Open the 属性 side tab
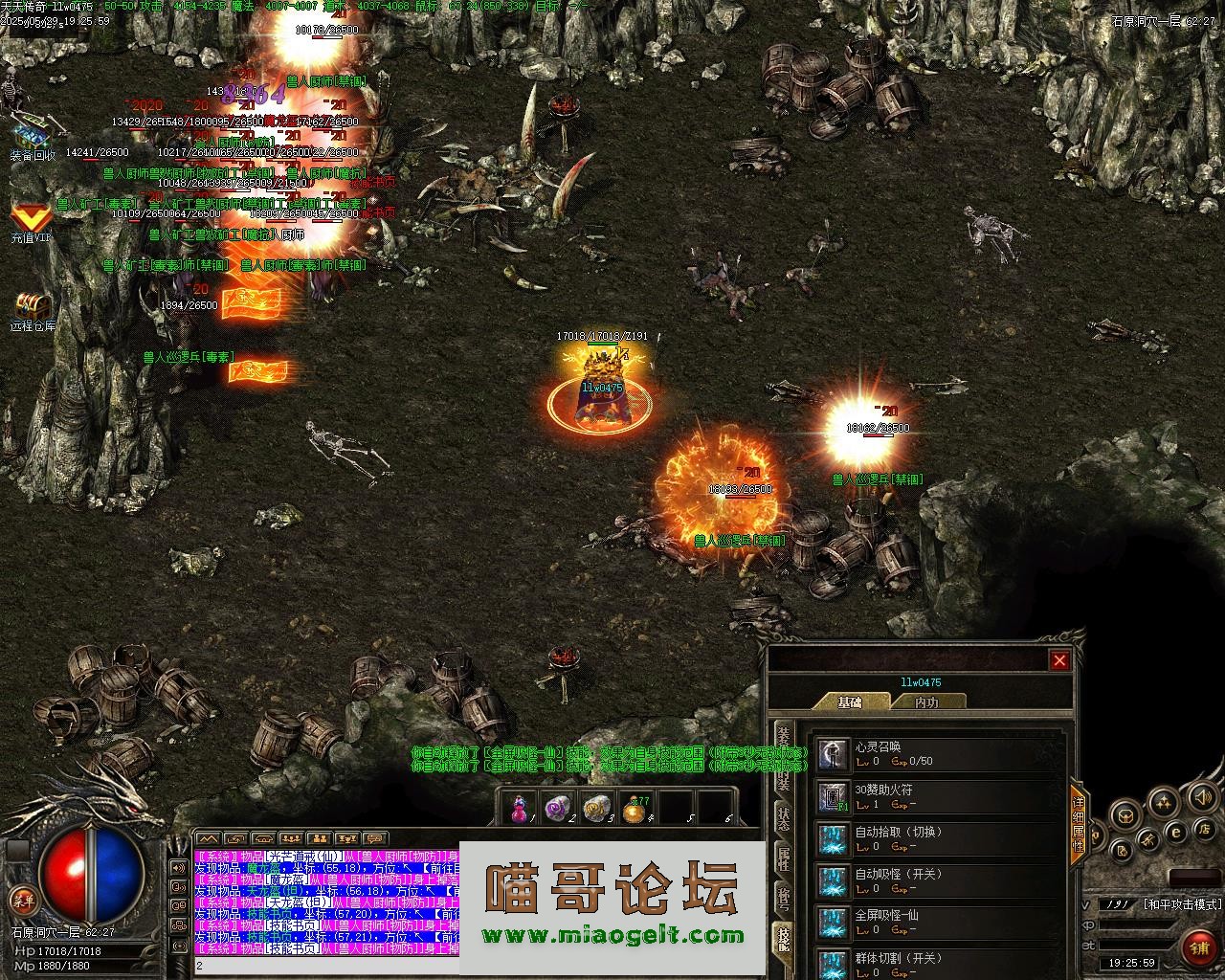 (783, 858)
